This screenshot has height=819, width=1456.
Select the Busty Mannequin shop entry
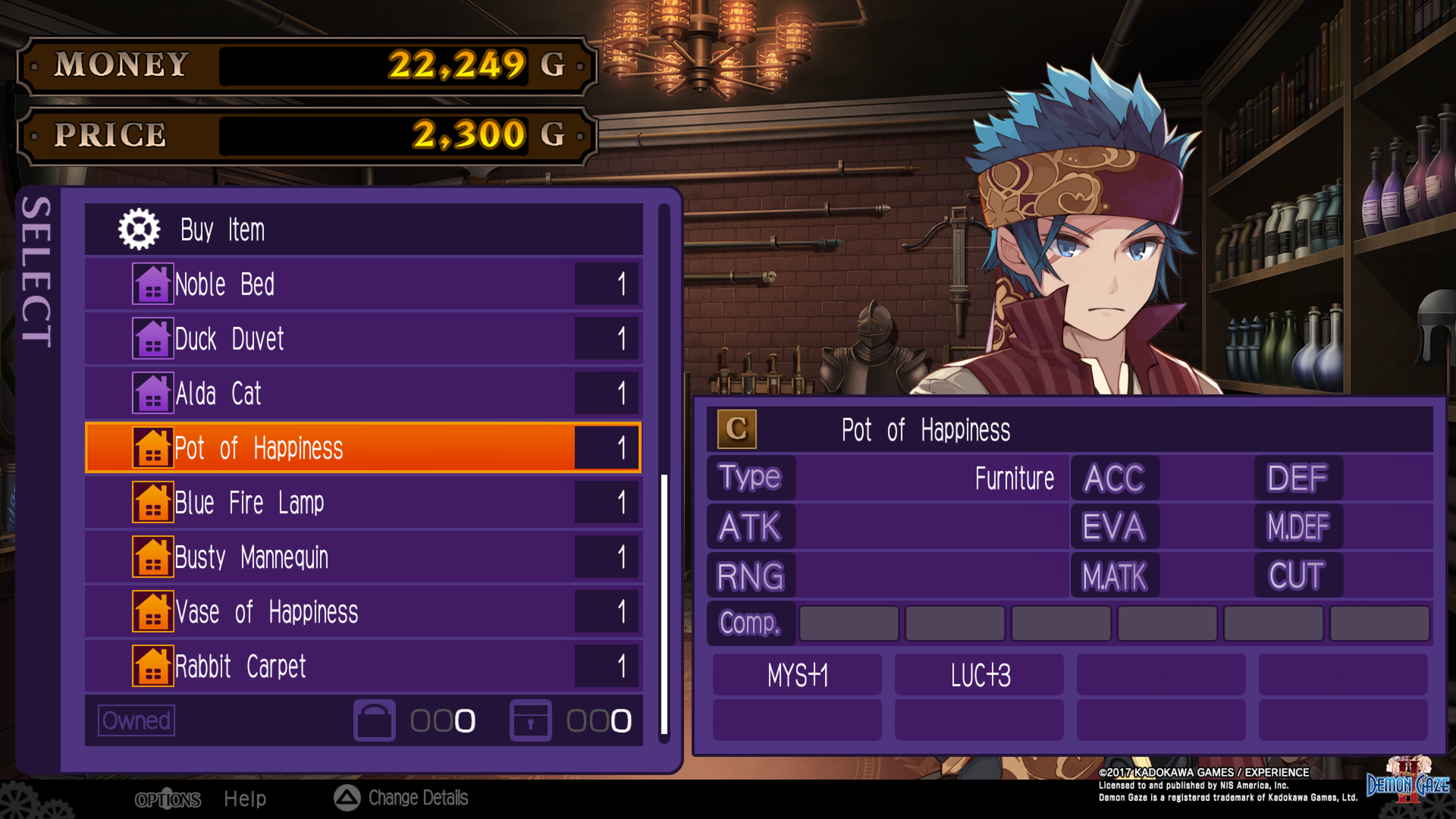[x=341, y=557]
